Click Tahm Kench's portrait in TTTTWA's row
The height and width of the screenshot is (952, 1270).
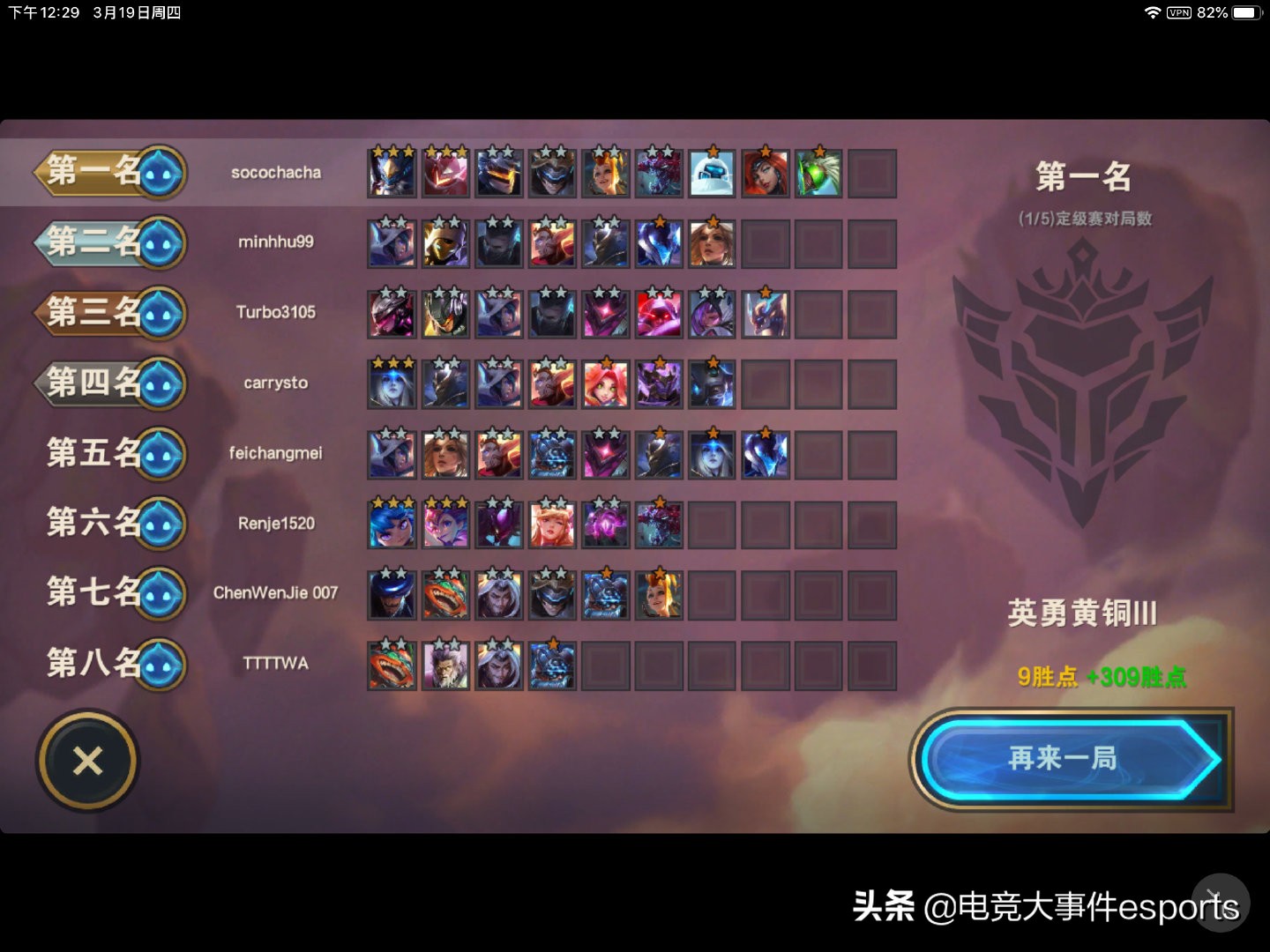(392, 666)
